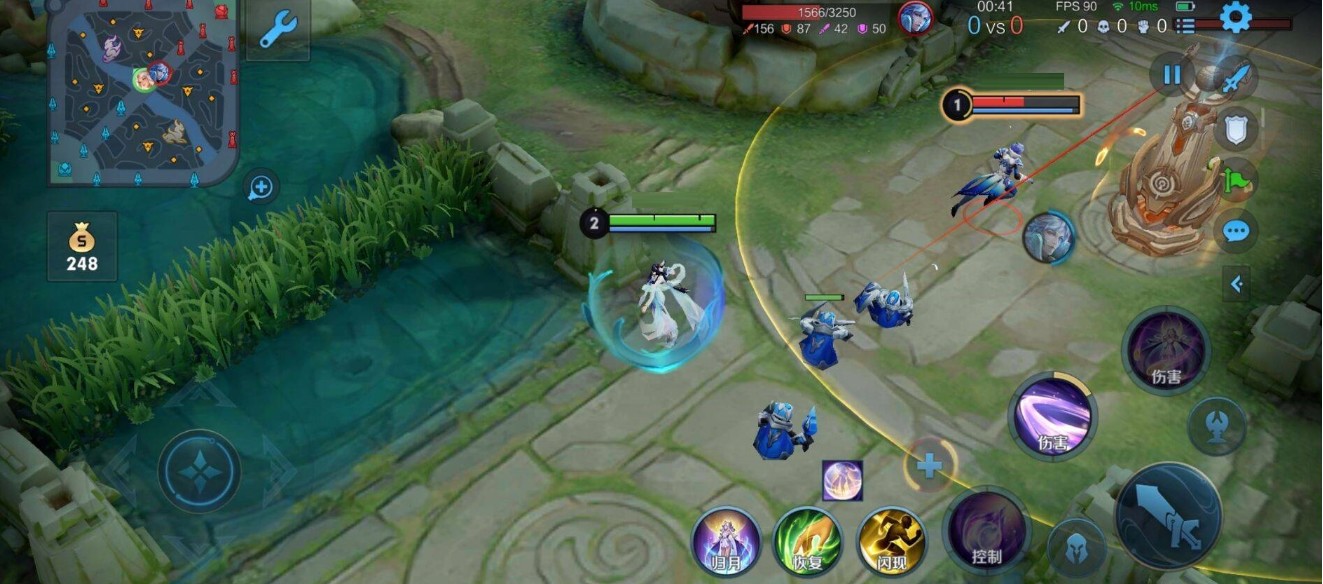Send the green flag gather signal
1323x584 pixels.
pyautogui.click(x=1236, y=180)
